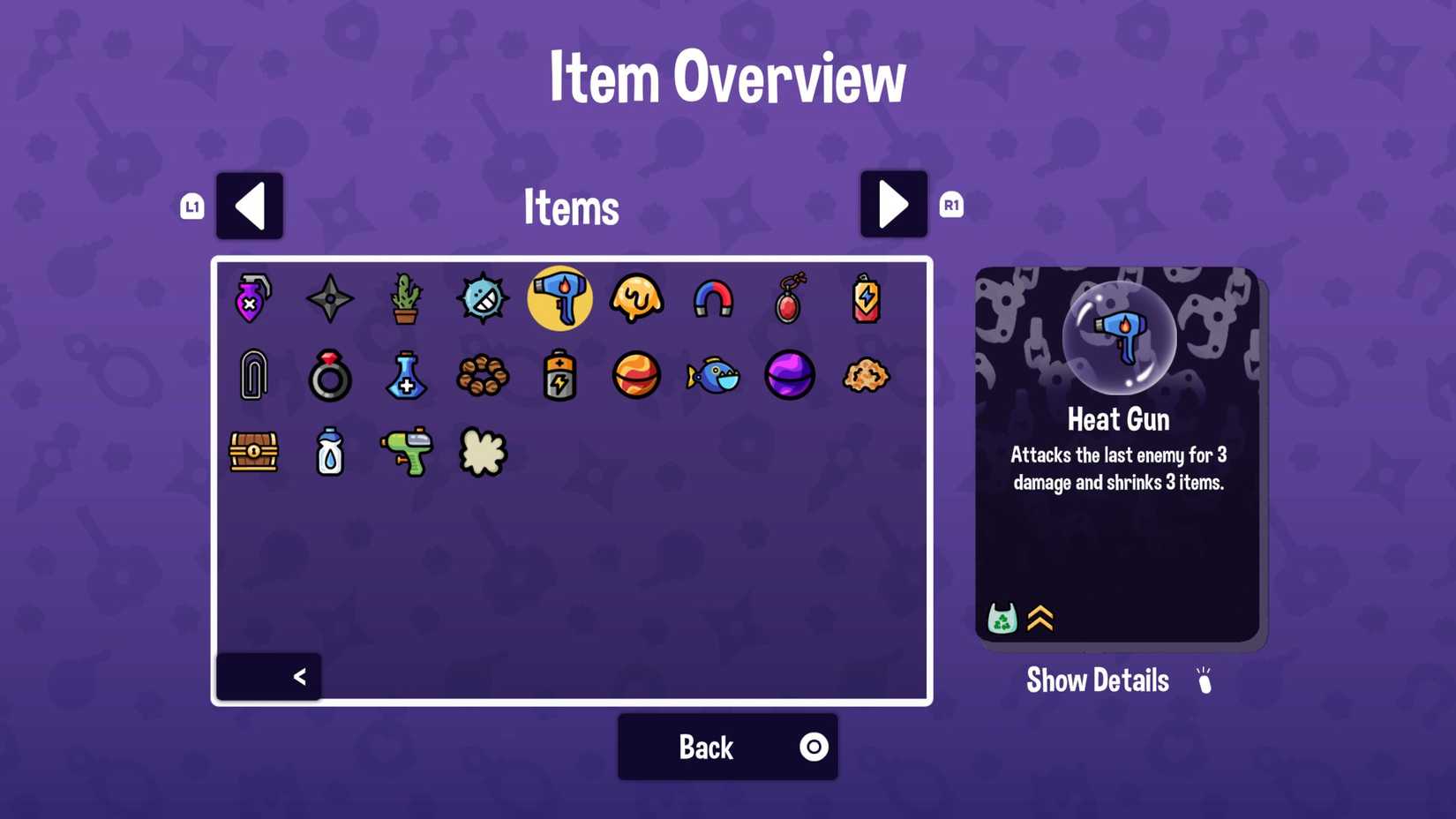The image size is (1456, 819).
Task: Select the energy drink can item
Action: click(866, 298)
